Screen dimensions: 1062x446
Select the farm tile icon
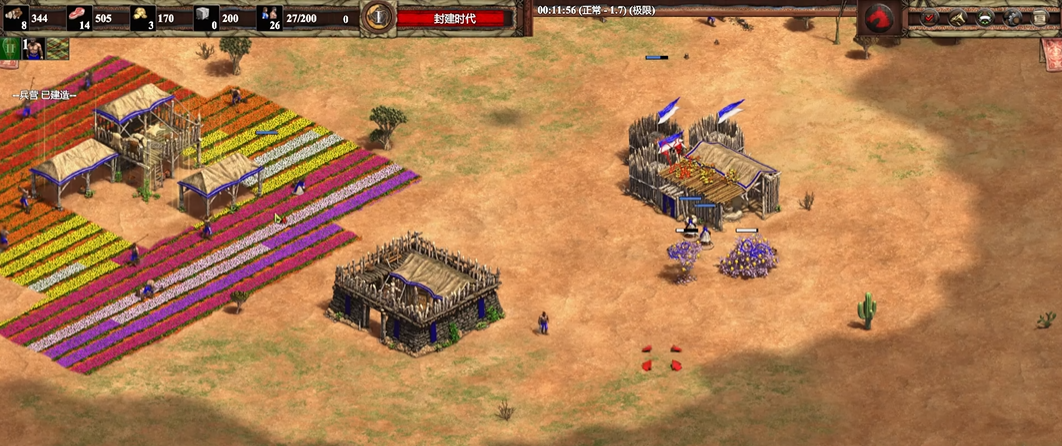(57, 48)
